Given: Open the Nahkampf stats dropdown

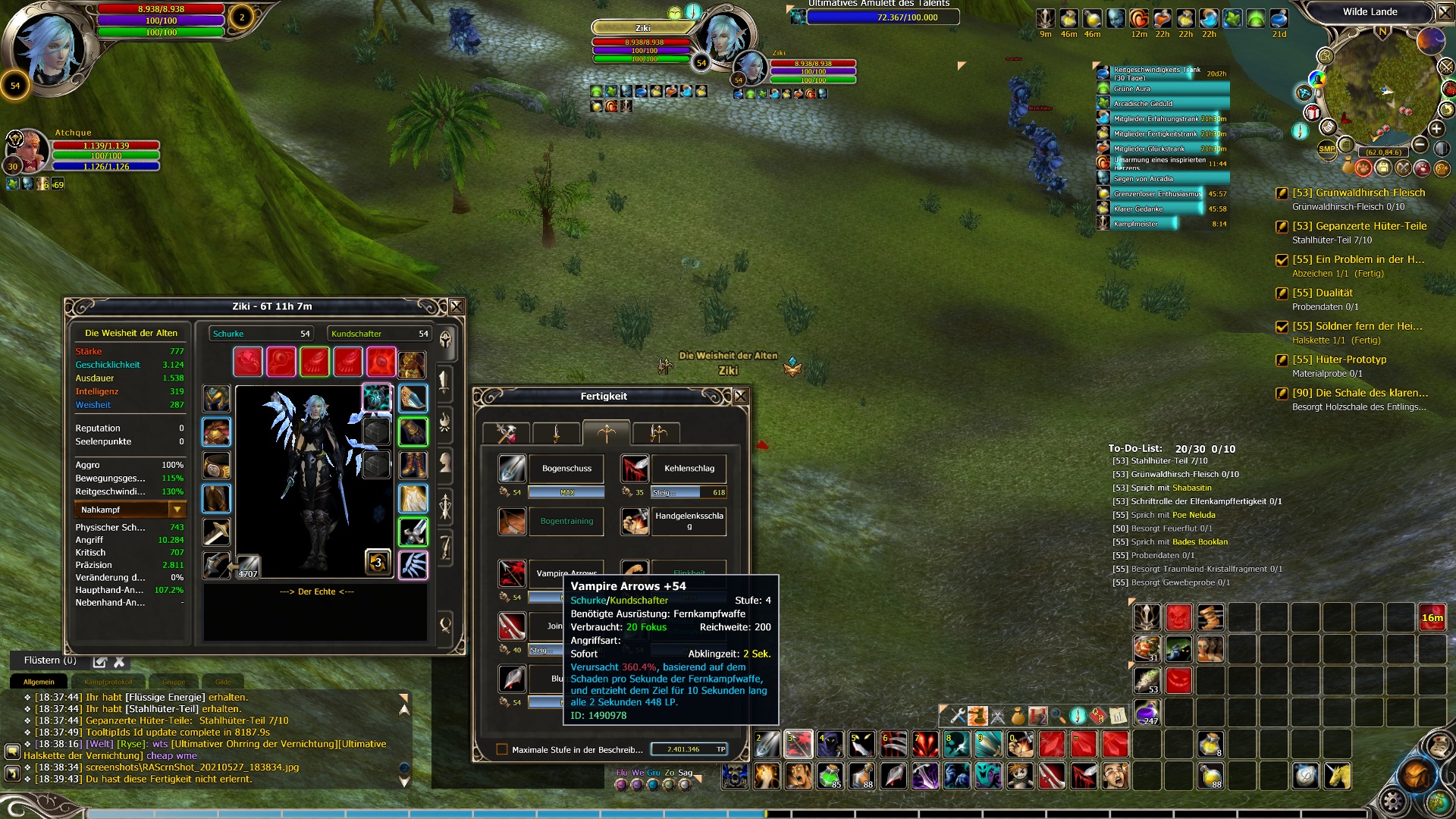Looking at the screenshot, I should [177, 510].
